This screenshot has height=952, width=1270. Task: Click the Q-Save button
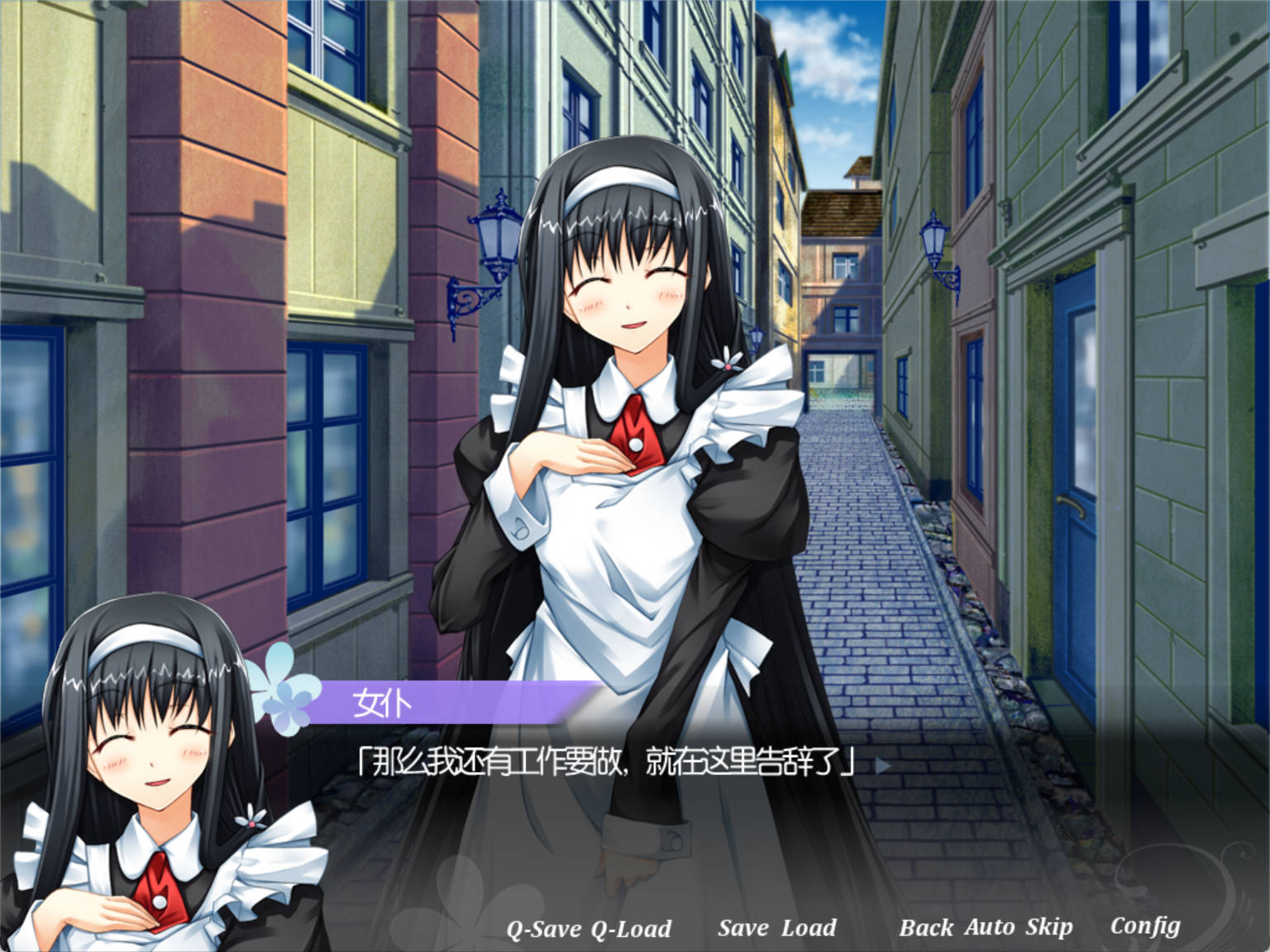click(543, 929)
